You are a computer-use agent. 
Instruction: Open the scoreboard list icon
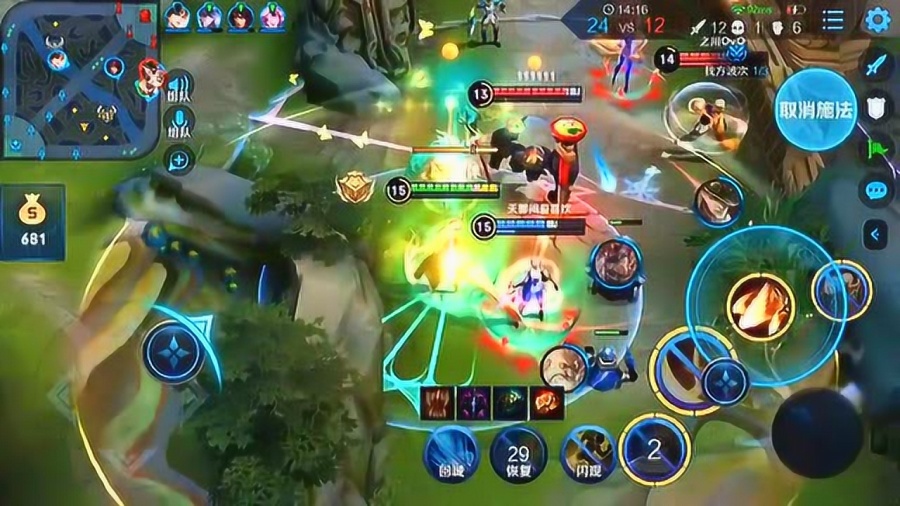pos(833,20)
